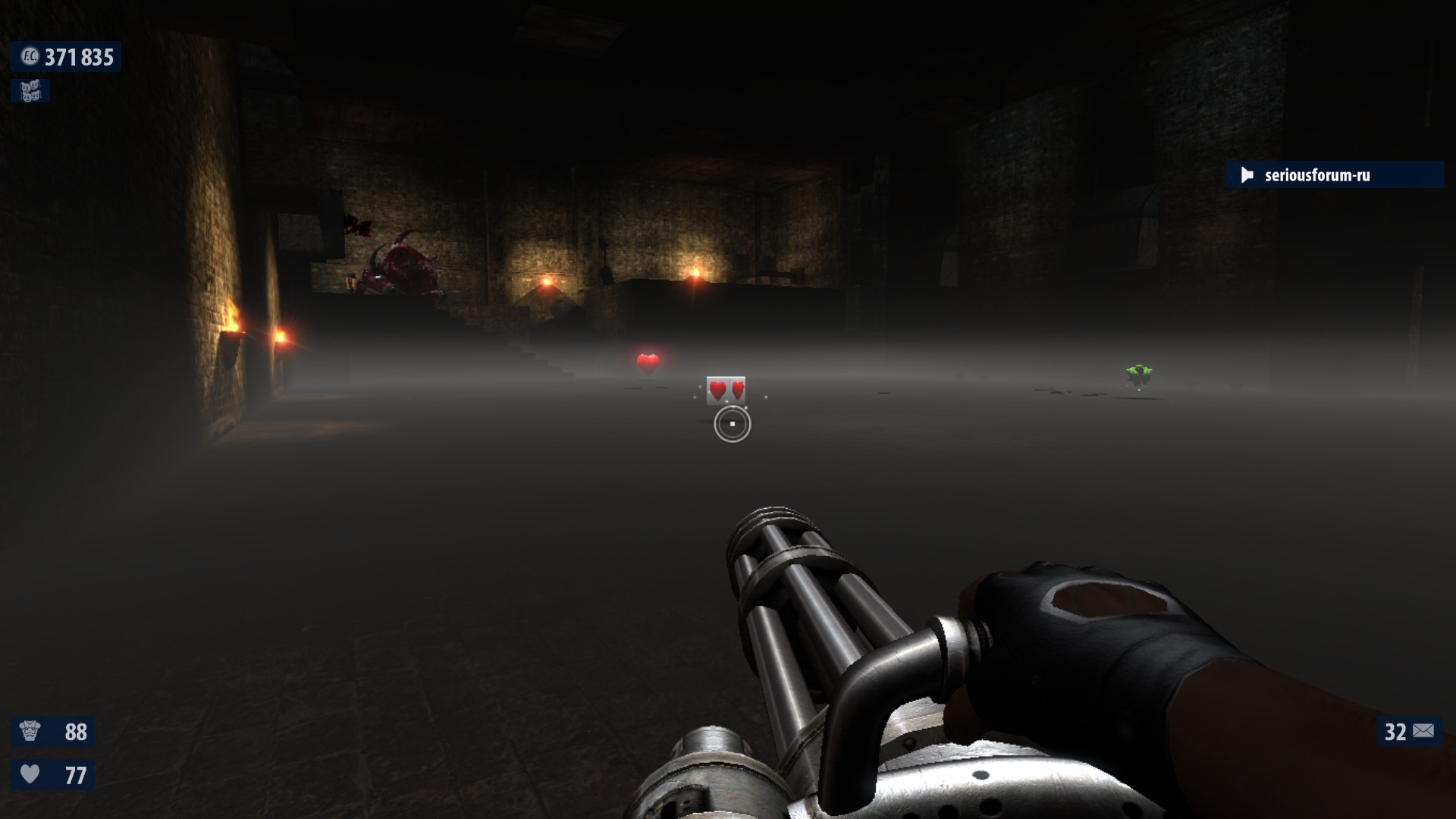This screenshot has height=819, width=1456.
Task: Click the armor vest icon
Action: coord(30,731)
